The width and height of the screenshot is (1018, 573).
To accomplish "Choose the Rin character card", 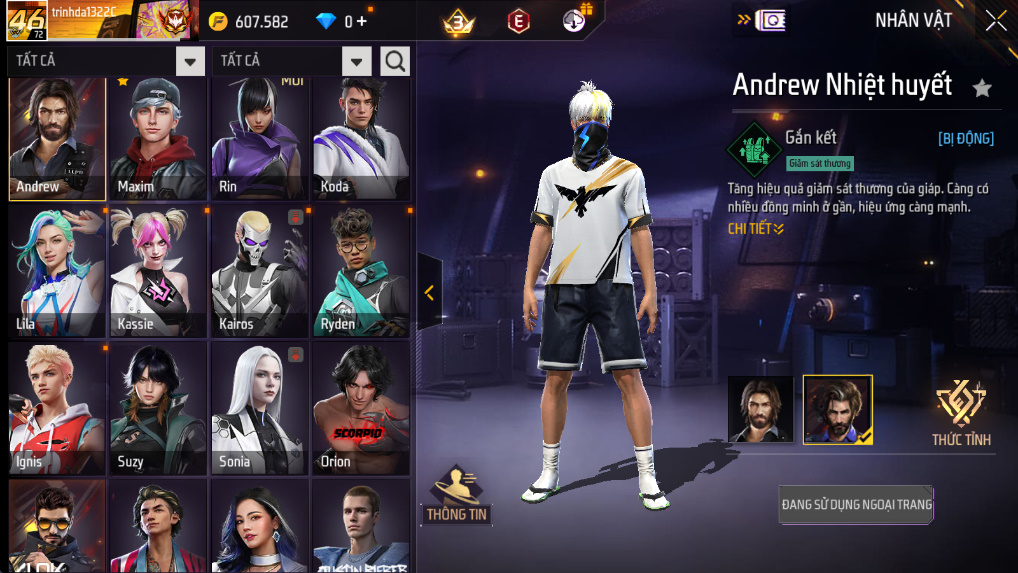I will (260, 138).
